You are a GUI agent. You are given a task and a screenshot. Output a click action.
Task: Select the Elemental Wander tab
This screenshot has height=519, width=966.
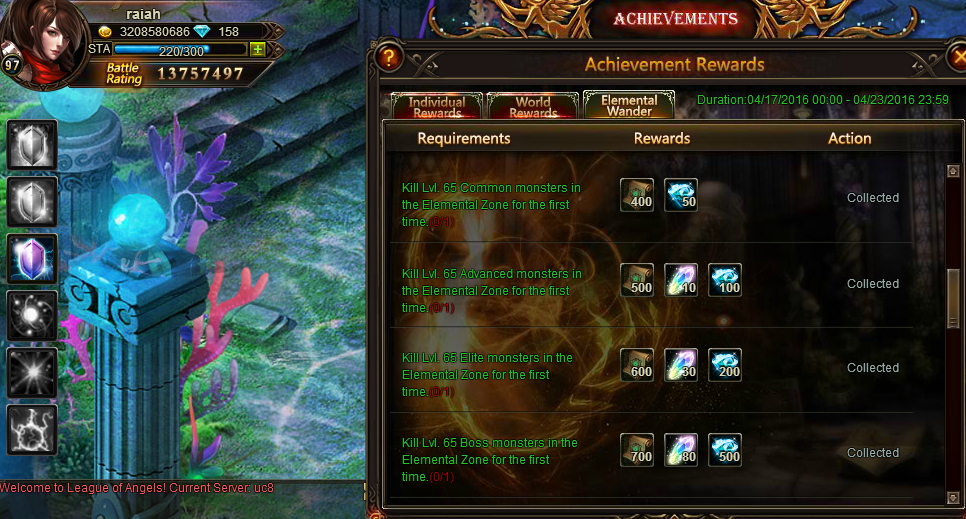pos(629,106)
